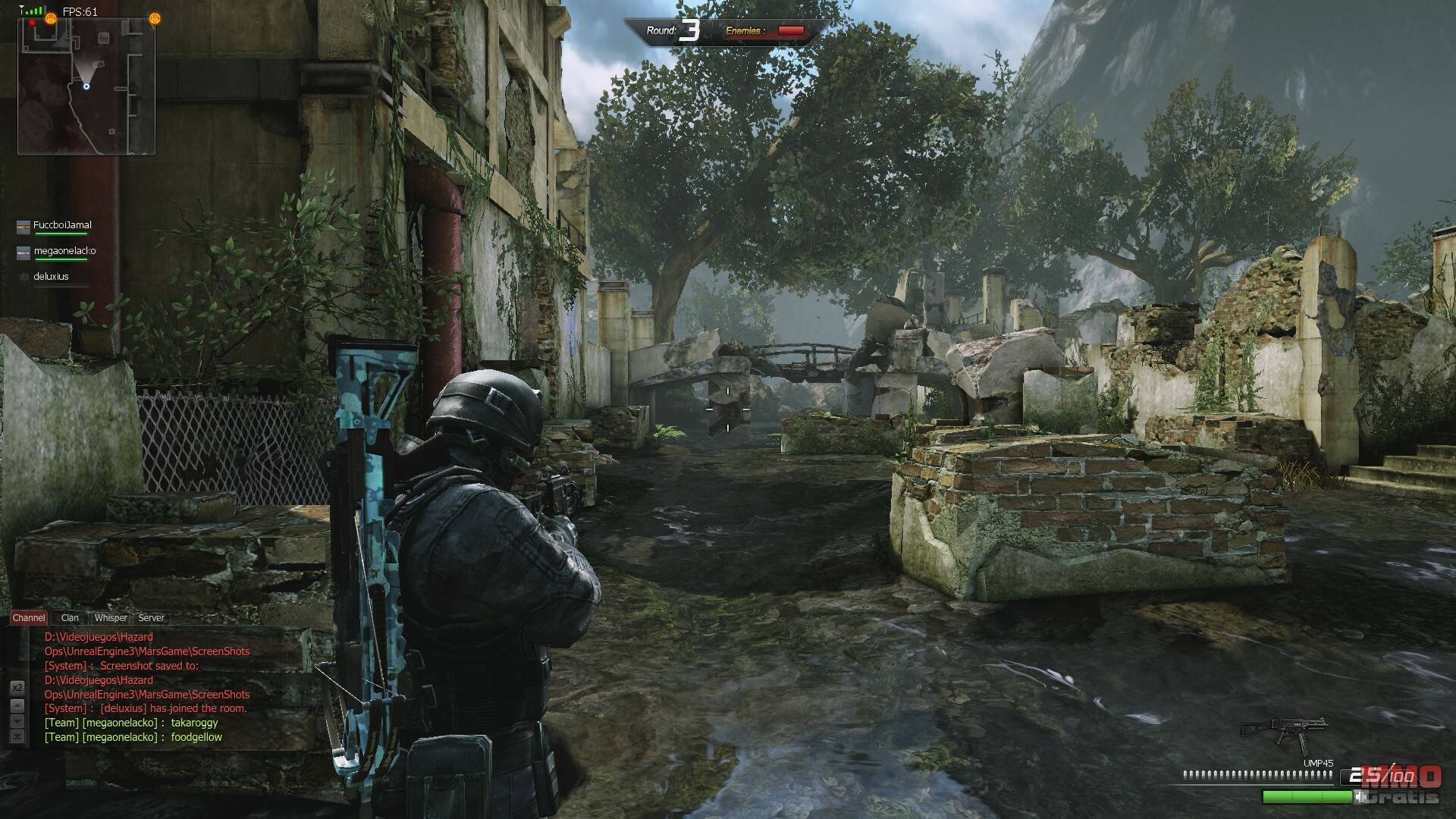This screenshot has height=819, width=1456.
Task: Open the Clan chat tab
Action: [70, 618]
